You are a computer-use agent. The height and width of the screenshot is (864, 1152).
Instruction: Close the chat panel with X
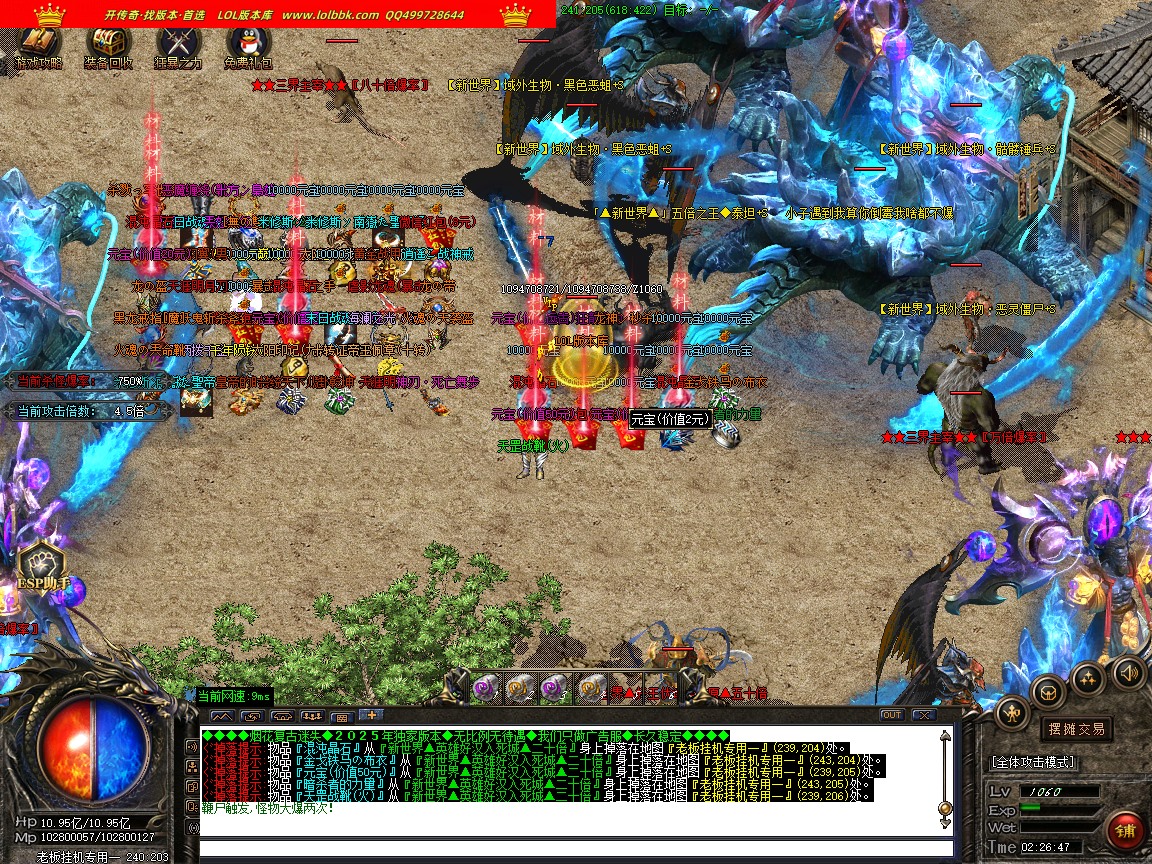(923, 715)
